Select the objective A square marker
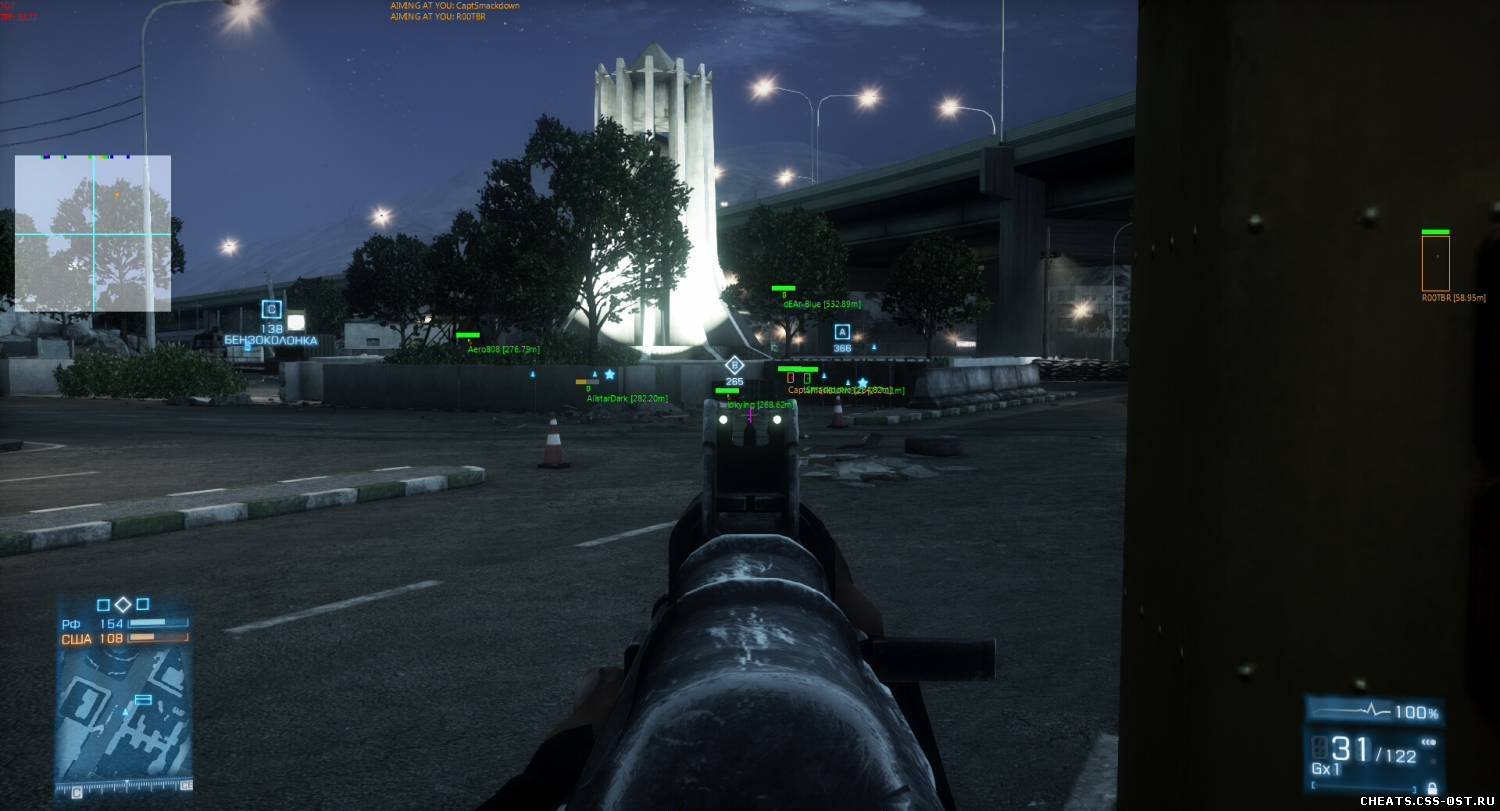The height and width of the screenshot is (811, 1500). pos(842,332)
